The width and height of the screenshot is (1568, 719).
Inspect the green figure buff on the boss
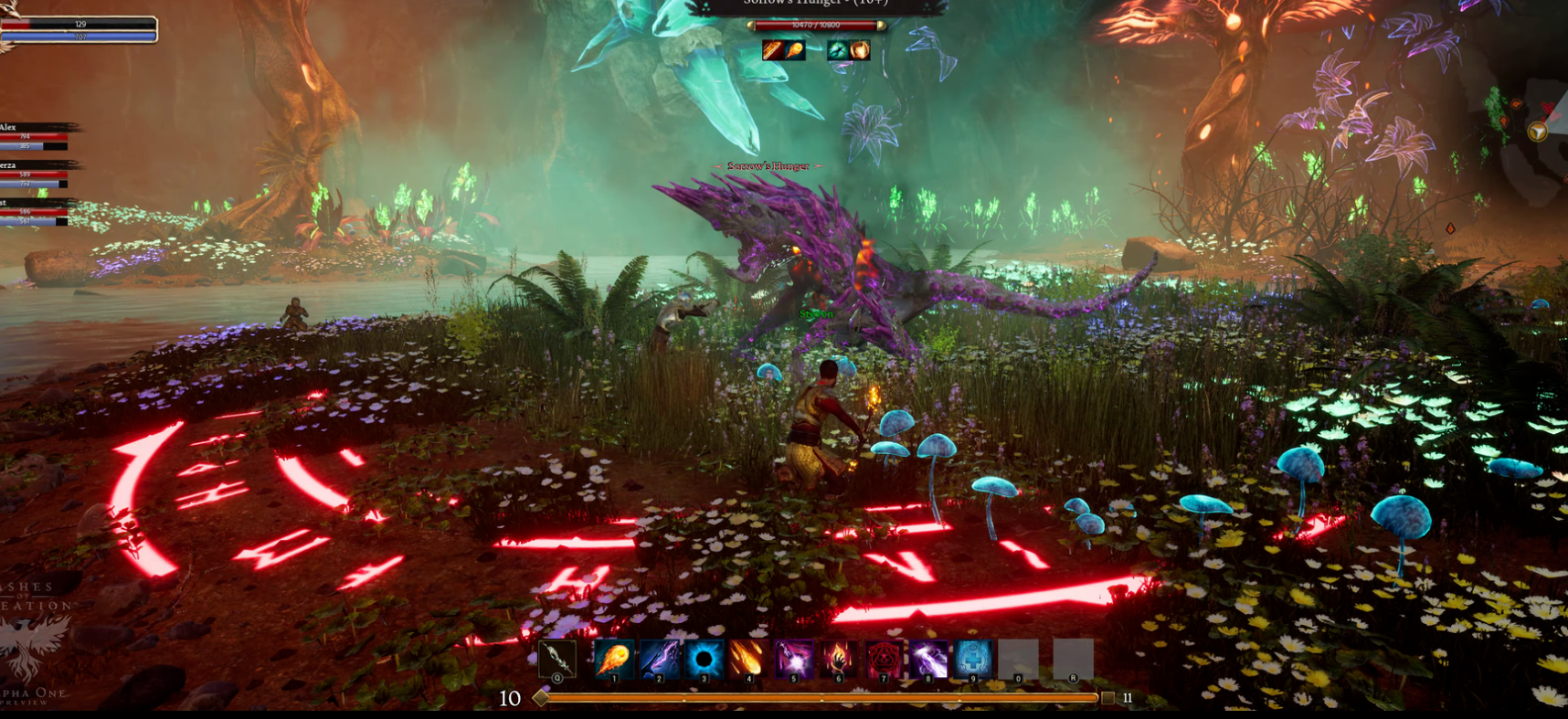[x=837, y=50]
